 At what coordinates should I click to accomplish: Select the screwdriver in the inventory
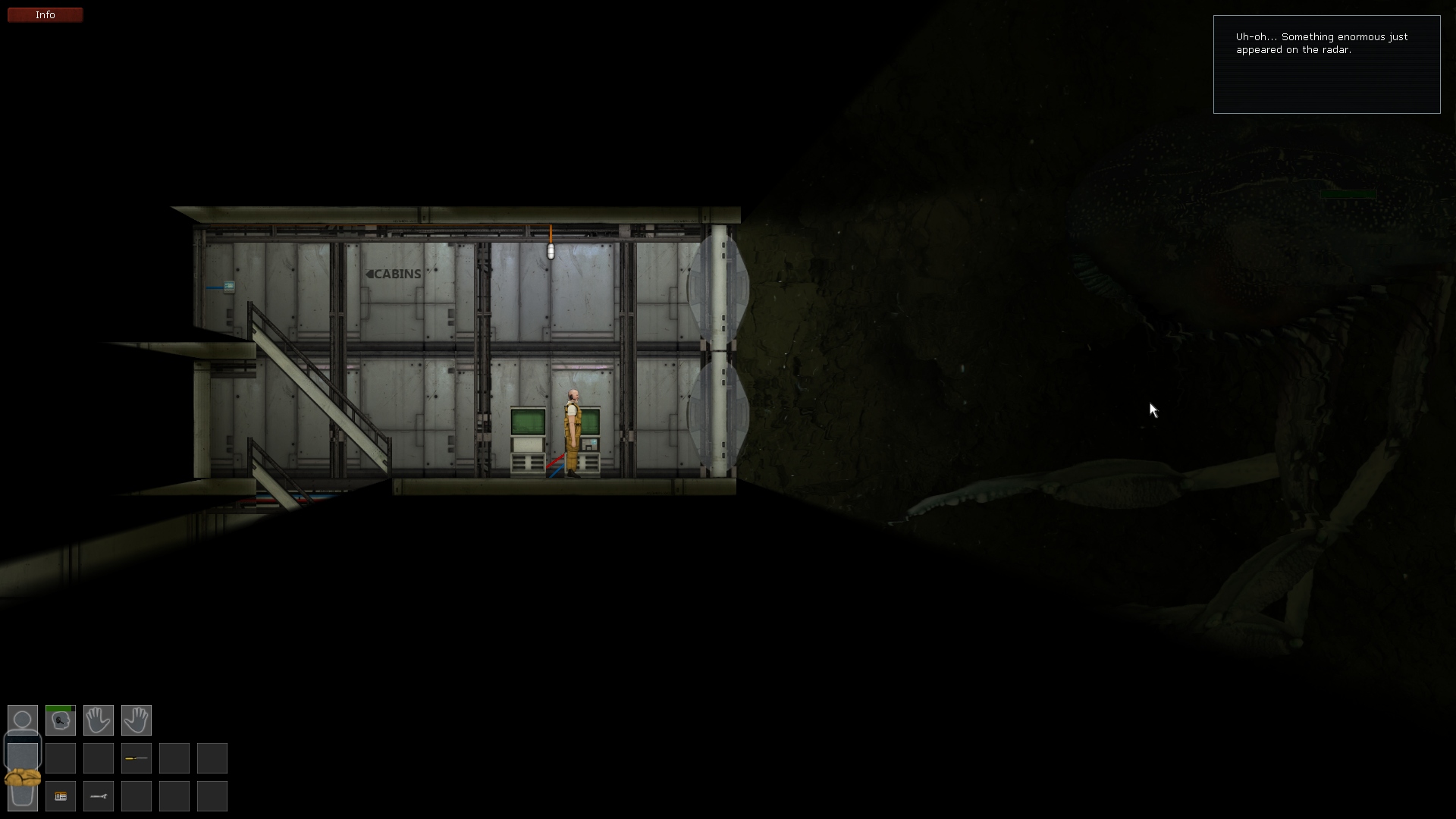(136, 758)
